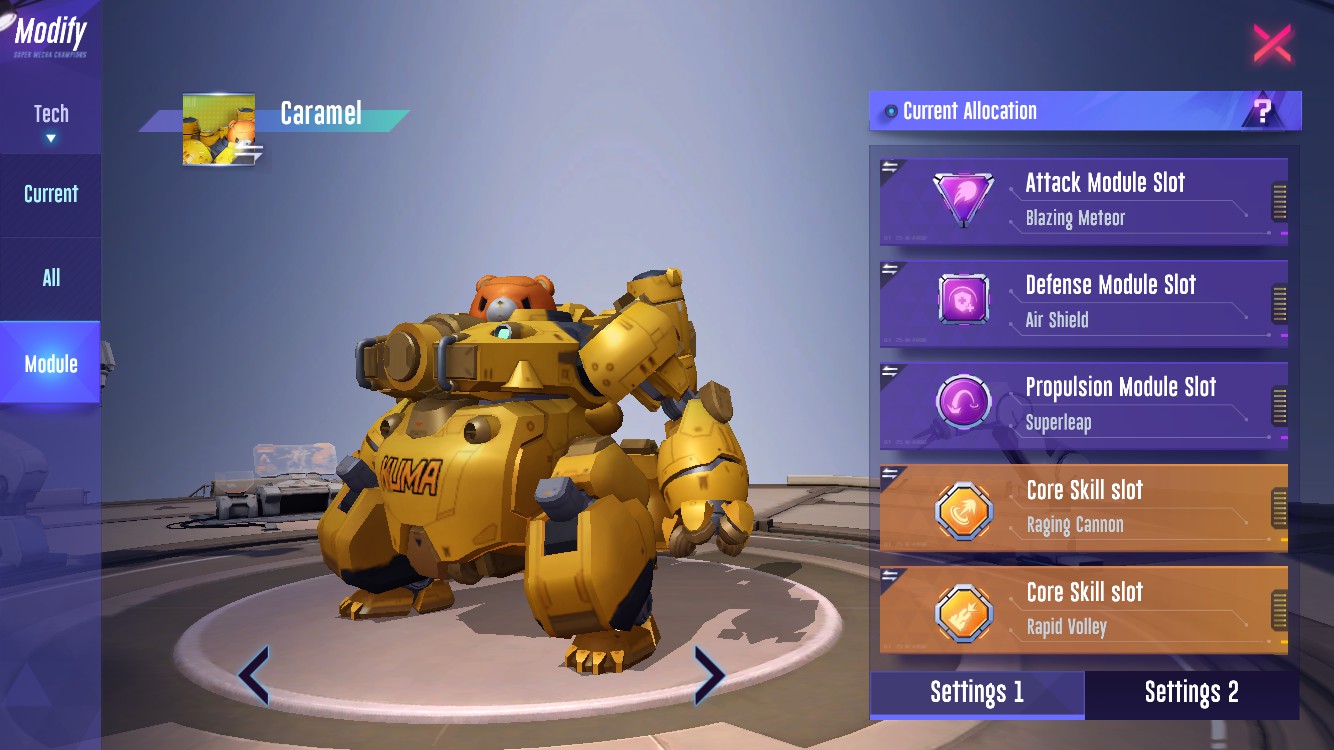
Task: Switch to the Current tab
Action: point(51,194)
